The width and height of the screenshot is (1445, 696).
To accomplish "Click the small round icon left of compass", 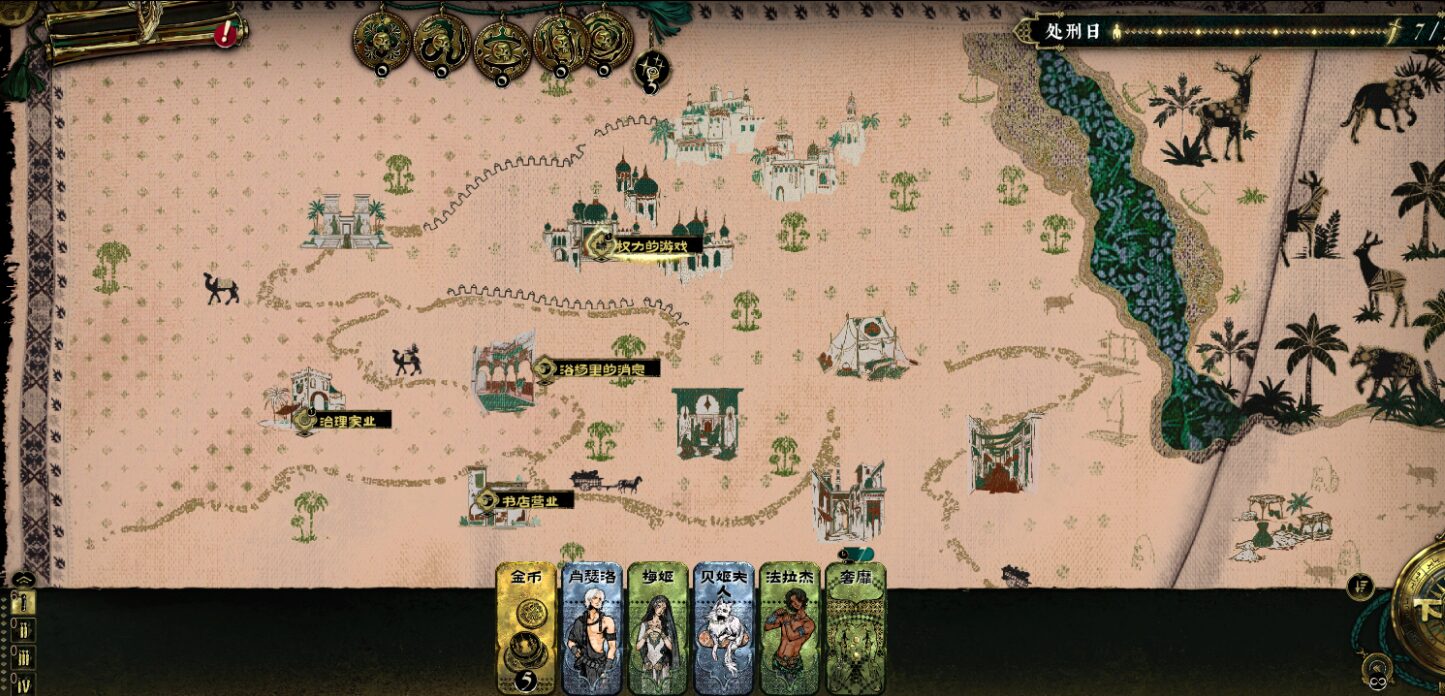I will 1358,587.
